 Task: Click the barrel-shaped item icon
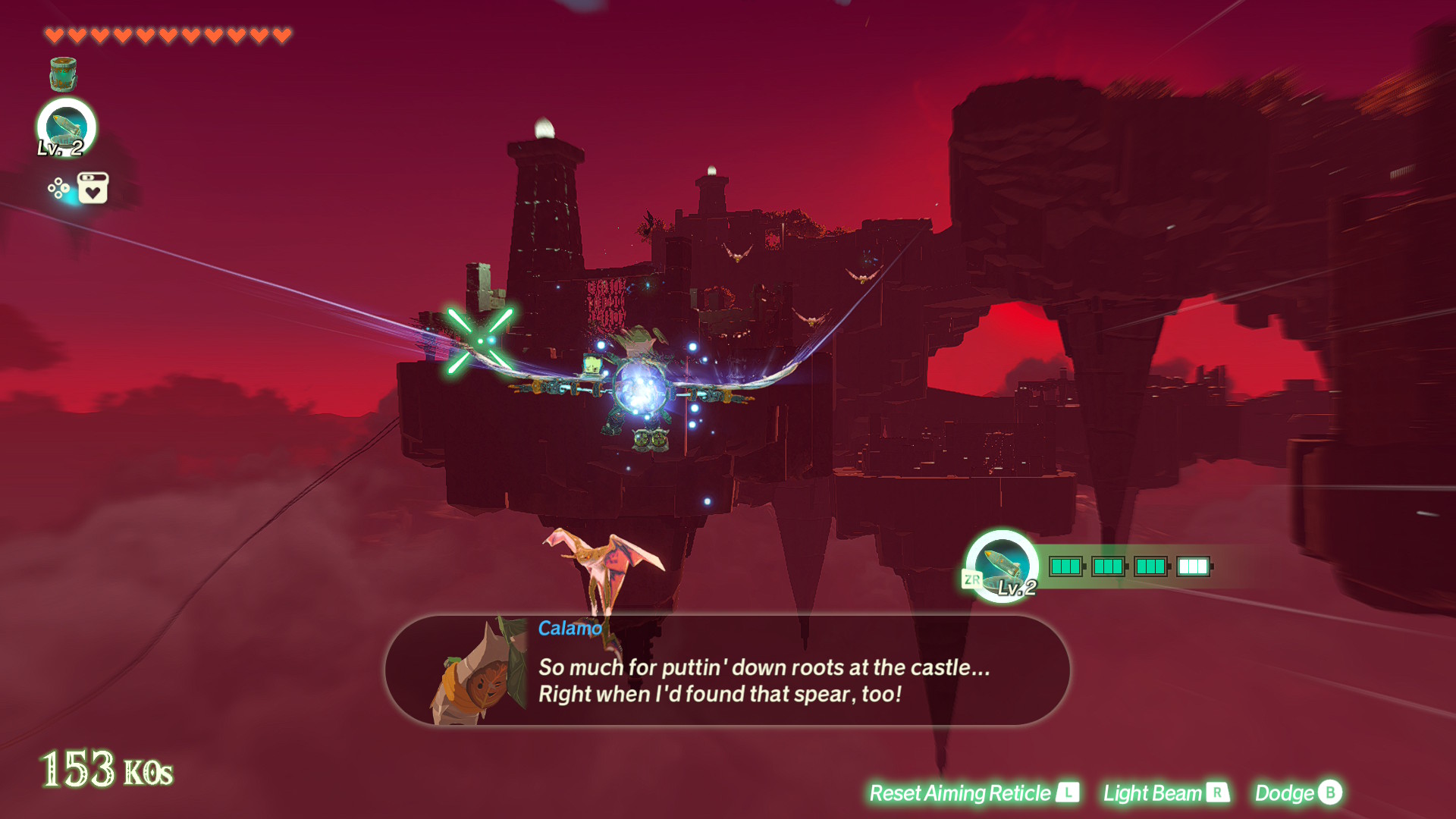click(63, 74)
